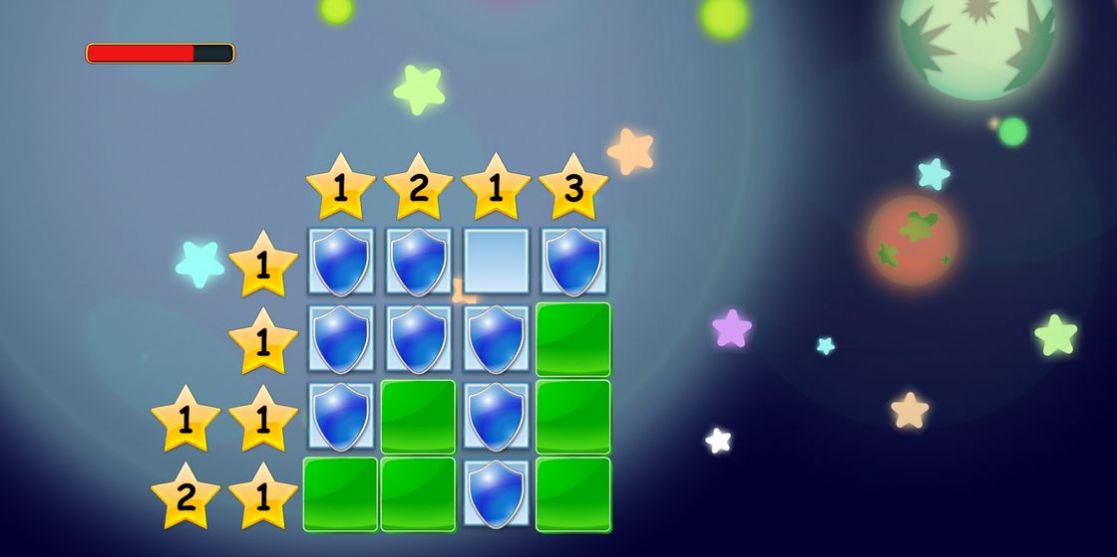Click the shield tile under the star 3 clue
Viewport: 1117px width, 557px height.
coord(573,262)
